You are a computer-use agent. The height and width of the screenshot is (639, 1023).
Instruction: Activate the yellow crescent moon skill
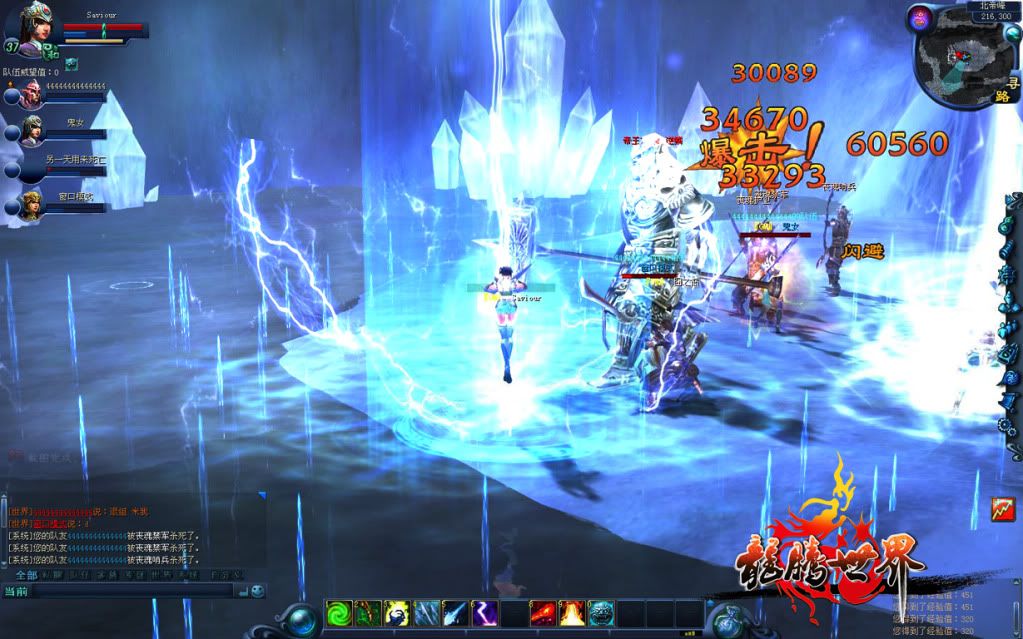coord(396,613)
